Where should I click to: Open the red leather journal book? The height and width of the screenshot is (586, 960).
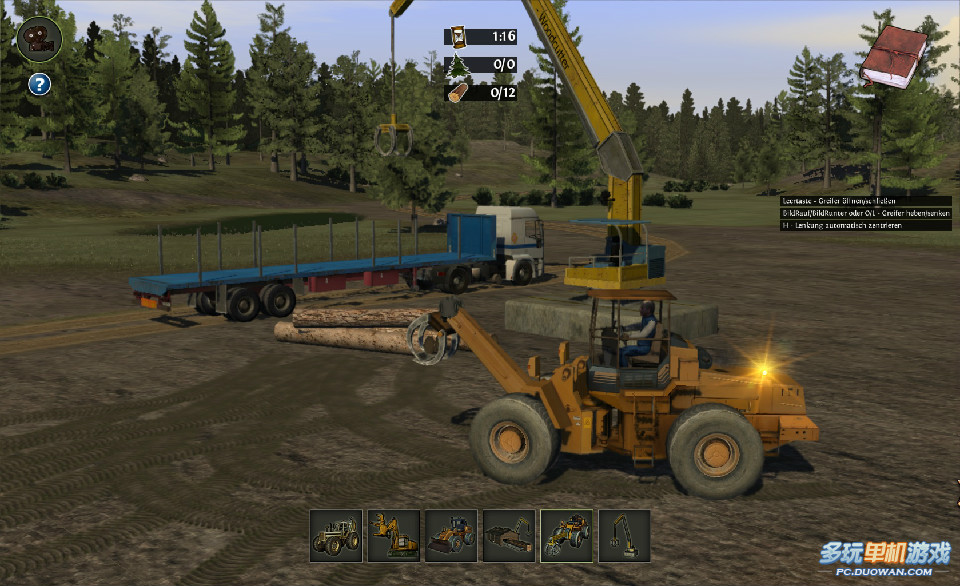[893, 57]
